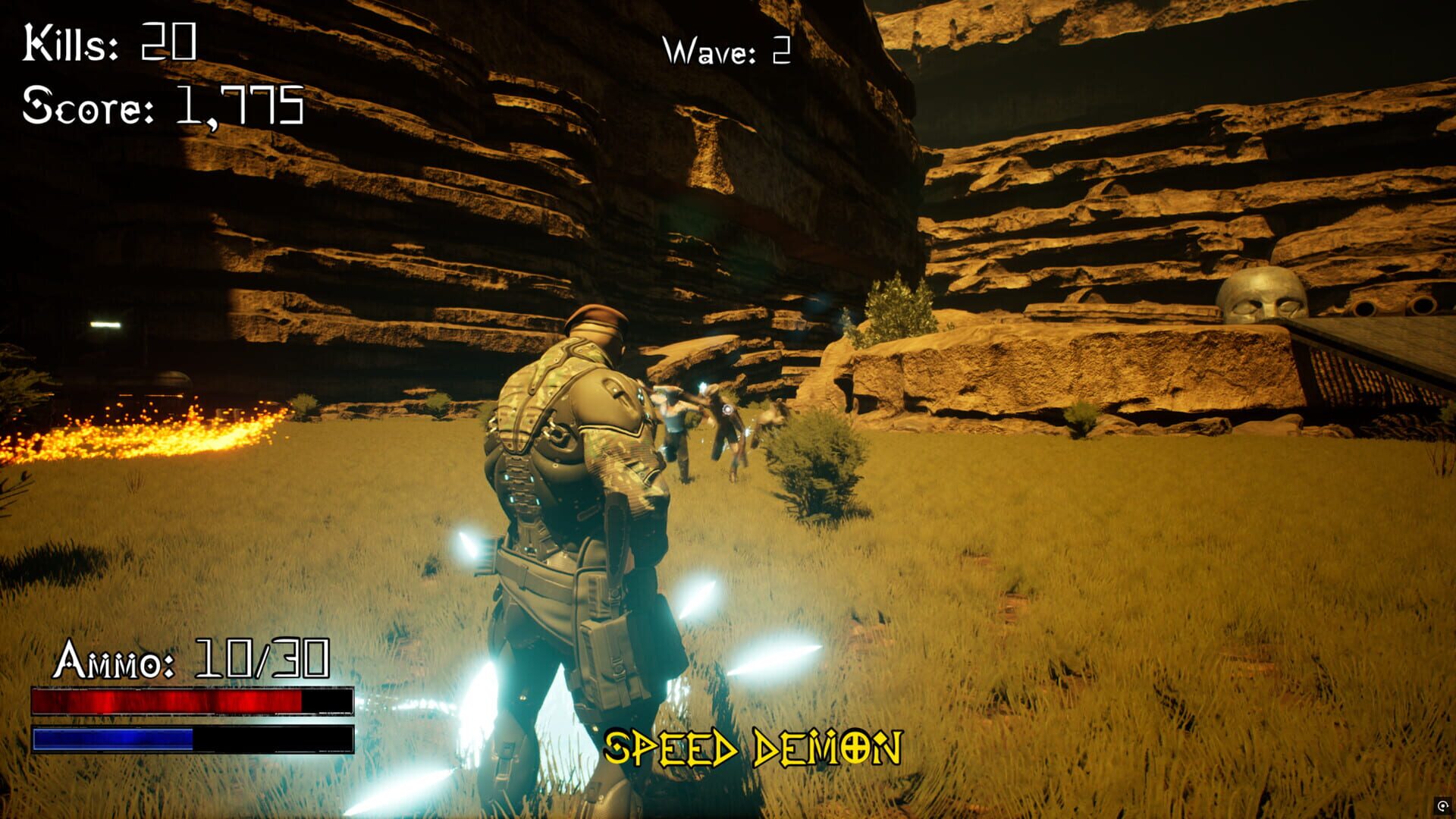1456x819 pixels.
Task: Expand the Wave counter for round details
Action: [726, 52]
